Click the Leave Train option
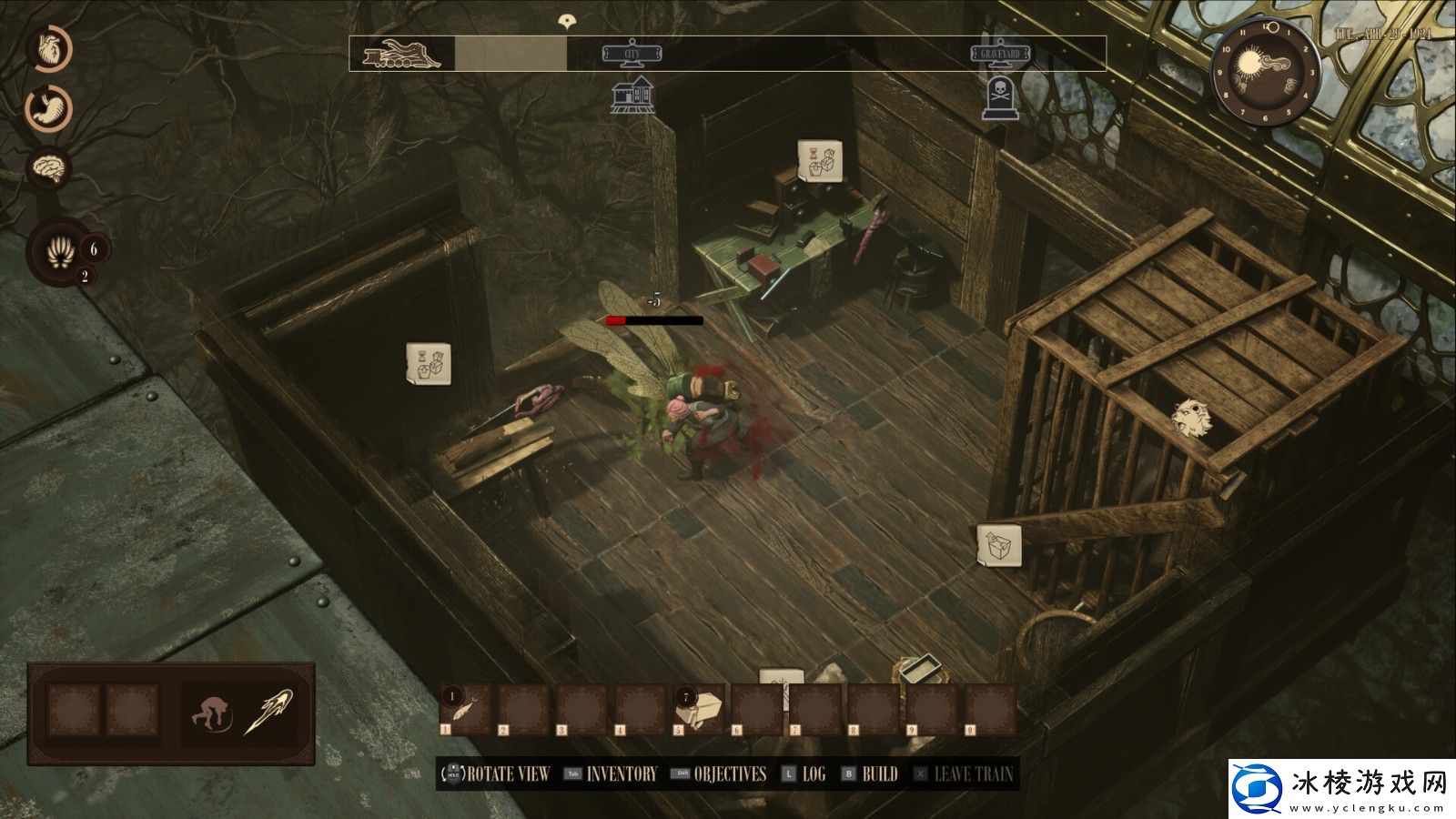1456x819 pixels. [x=973, y=774]
